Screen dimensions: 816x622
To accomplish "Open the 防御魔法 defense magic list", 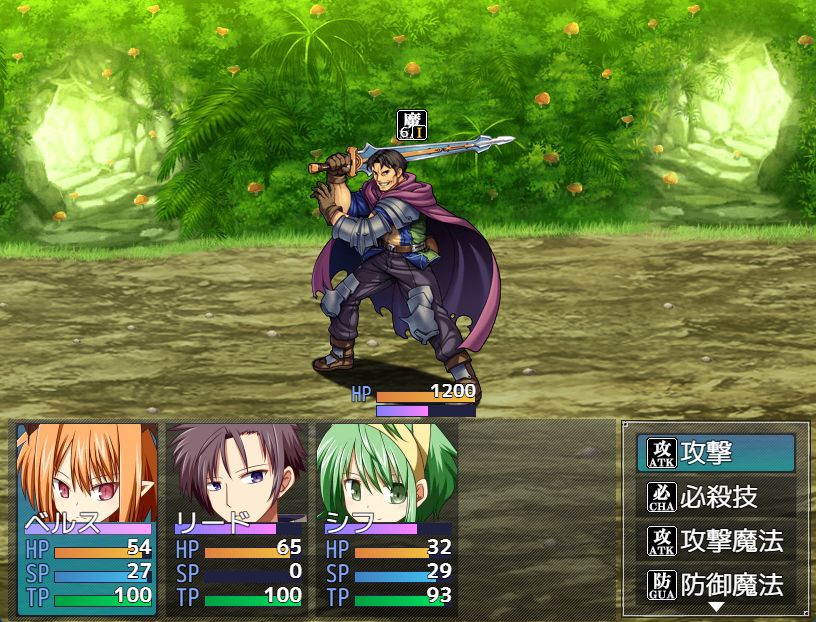I will [716, 585].
